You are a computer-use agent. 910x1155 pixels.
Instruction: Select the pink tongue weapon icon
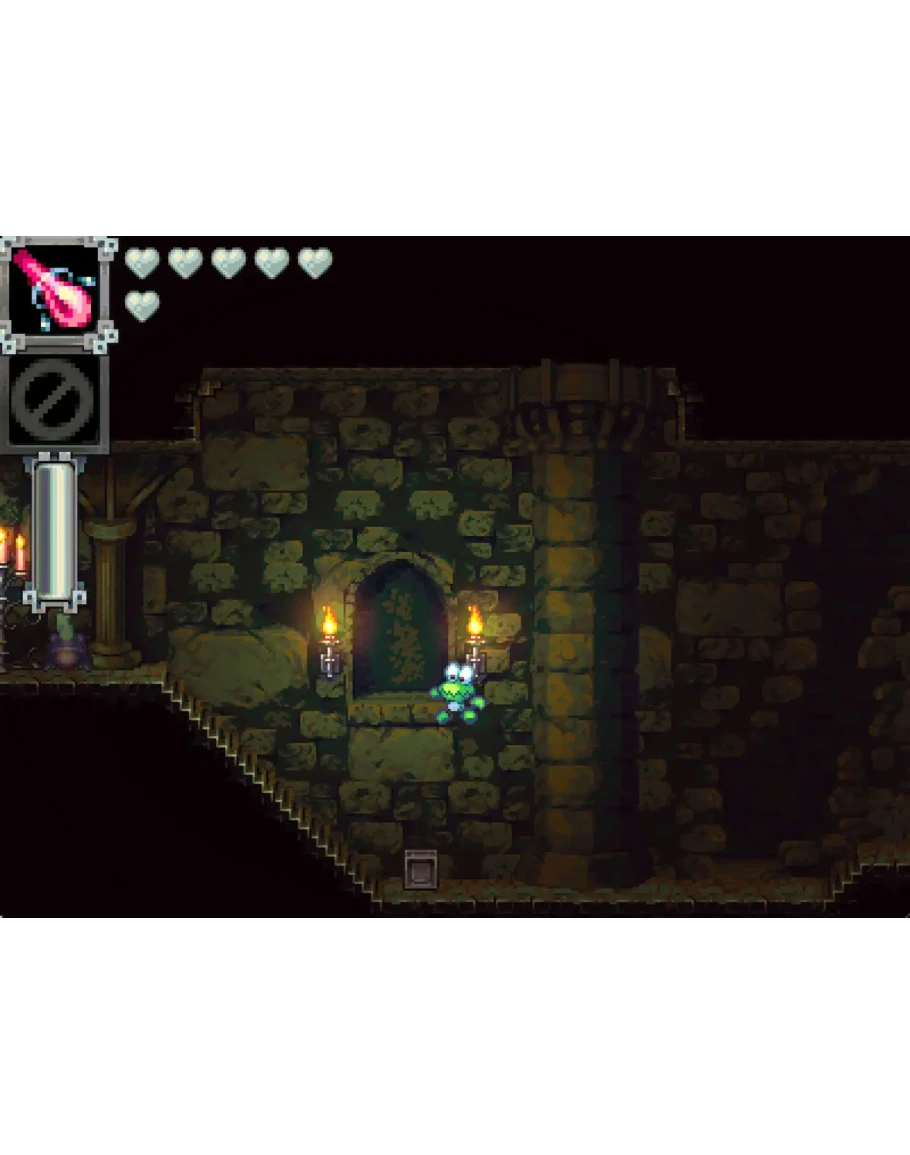(x=57, y=292)
